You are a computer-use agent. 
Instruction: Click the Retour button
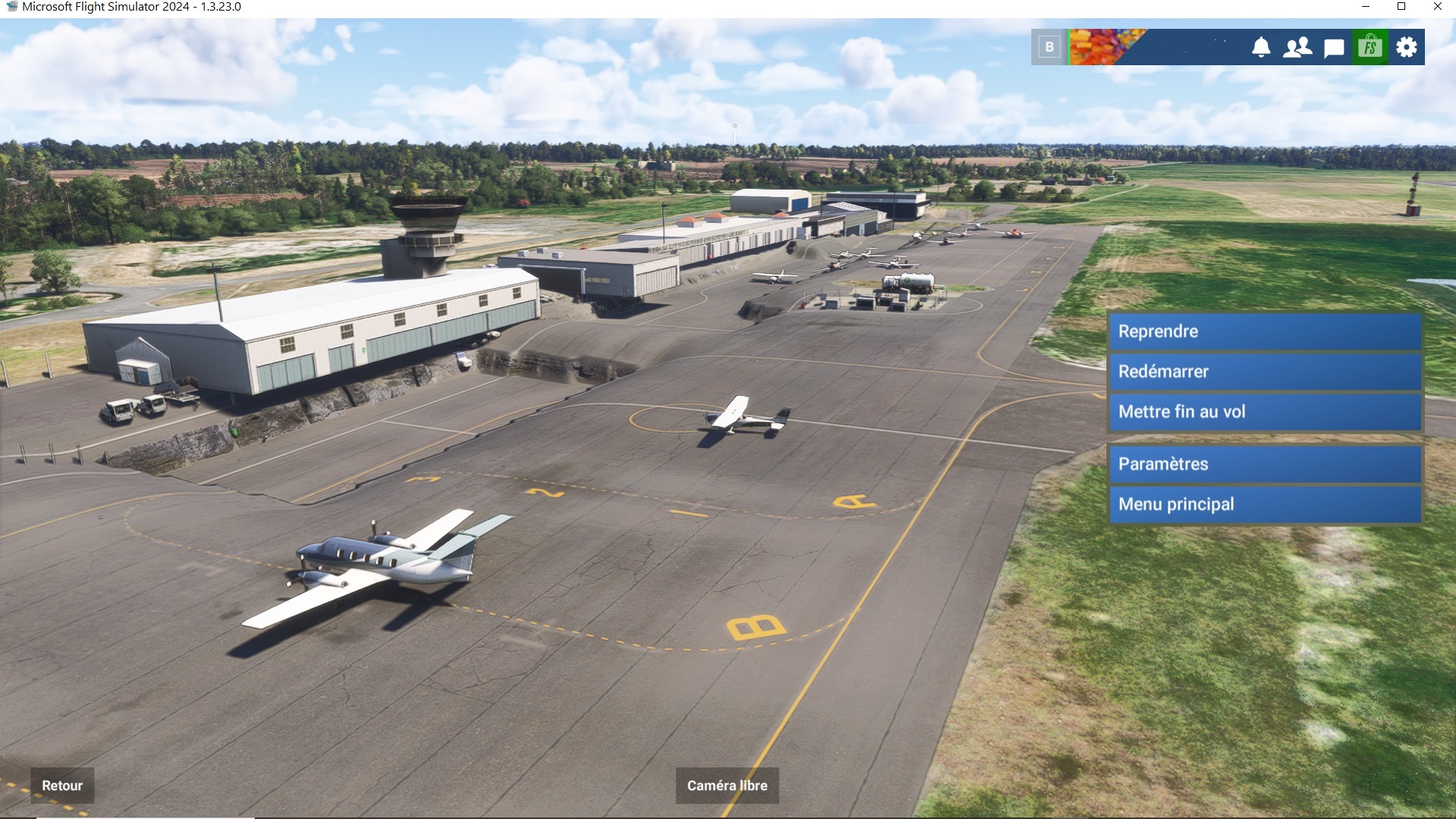[62, 786]
